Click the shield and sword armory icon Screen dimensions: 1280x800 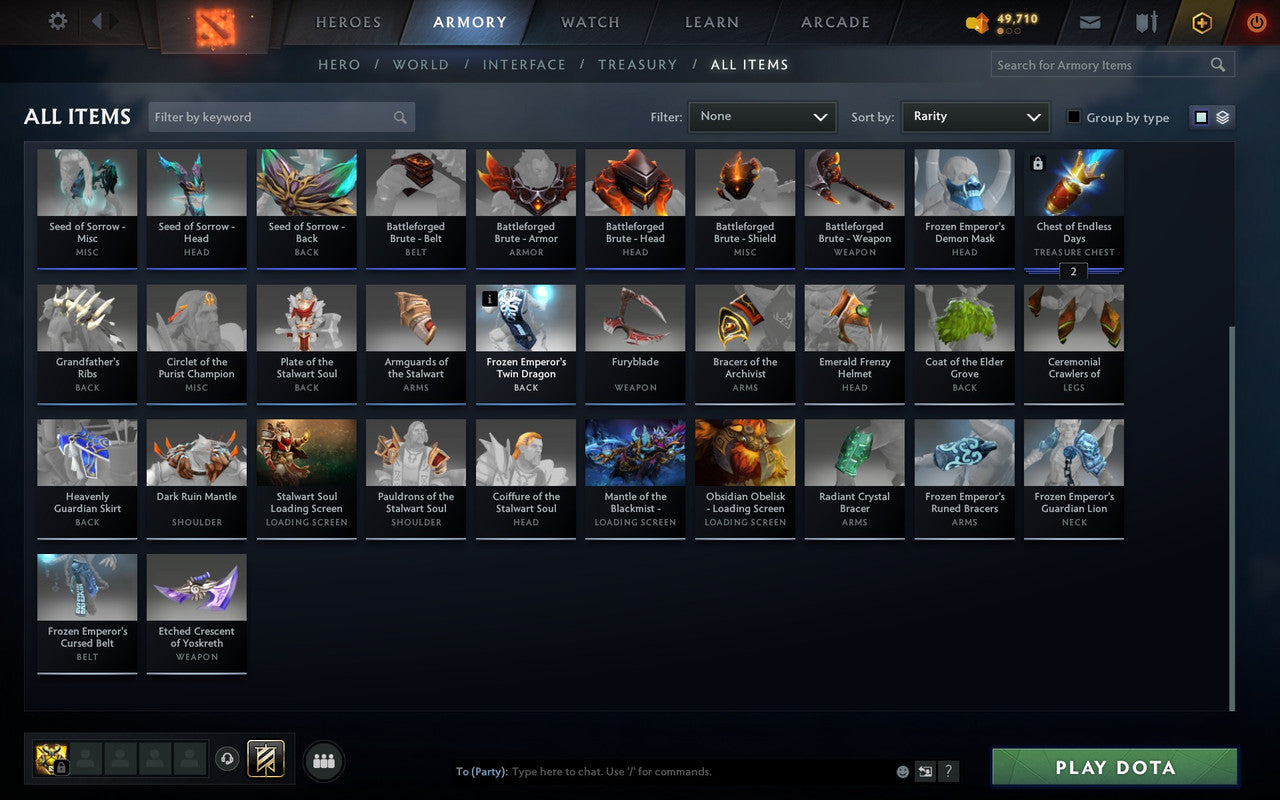(1145, 21)
